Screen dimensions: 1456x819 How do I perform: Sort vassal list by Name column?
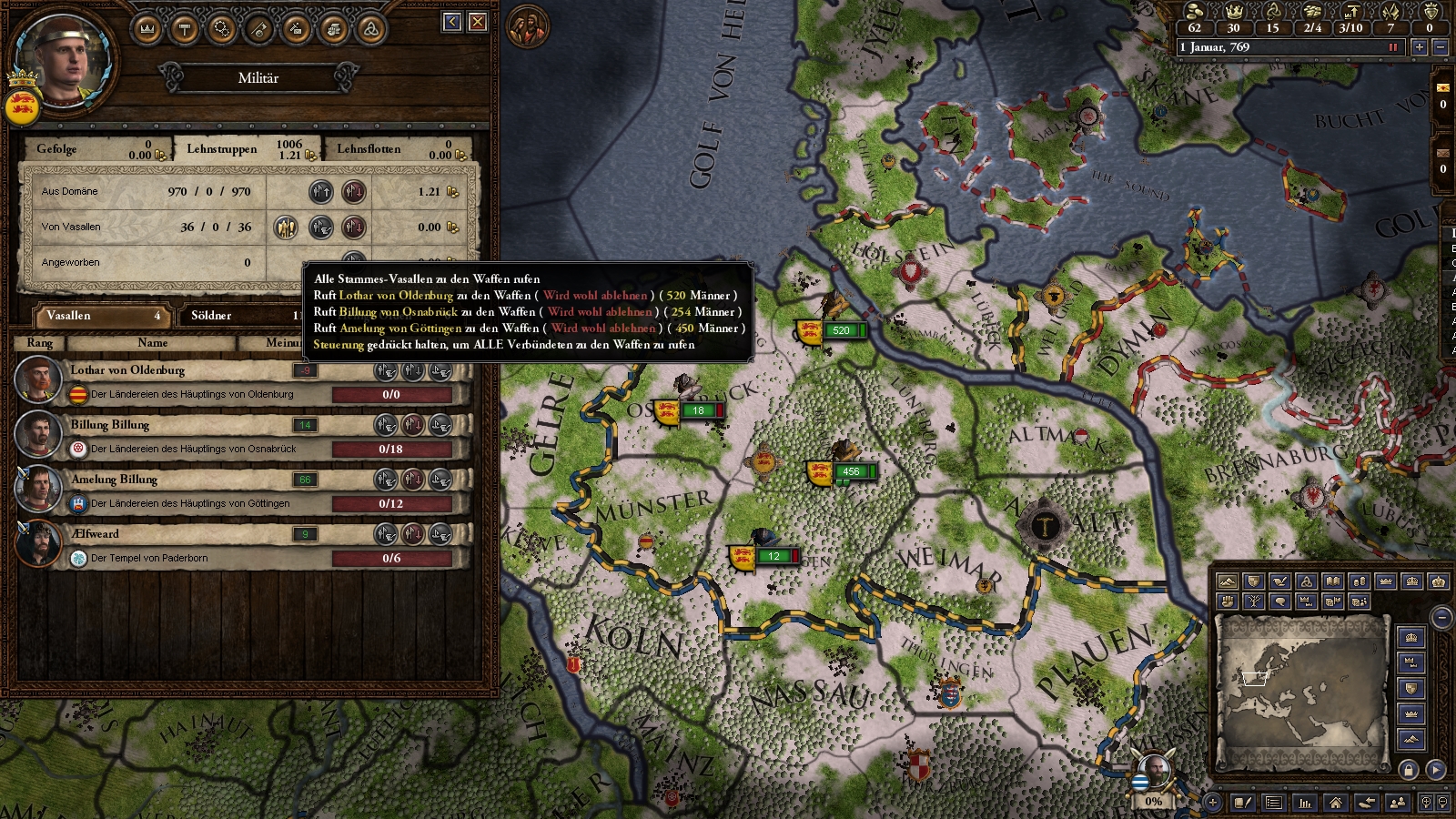[152, 343]
